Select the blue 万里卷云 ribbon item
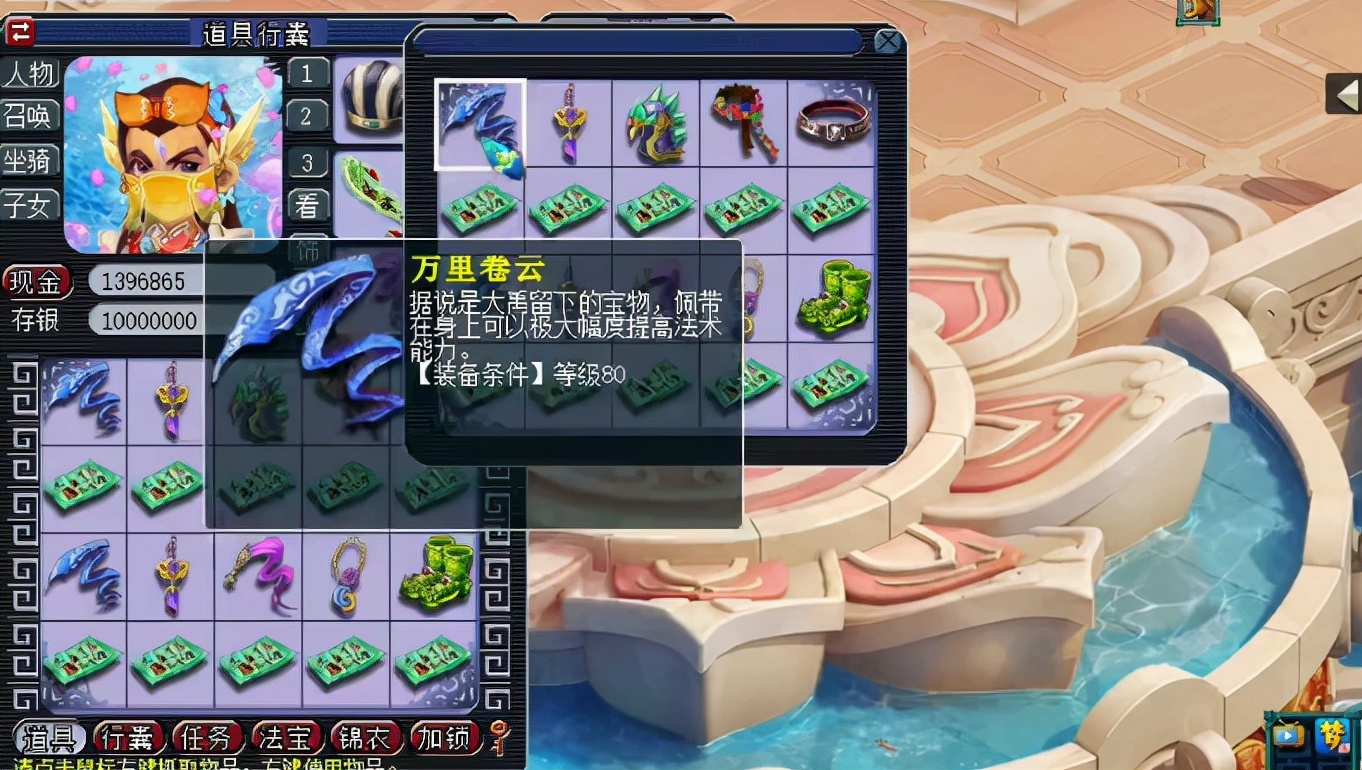The image size is (1362, 770). point(479,123)
